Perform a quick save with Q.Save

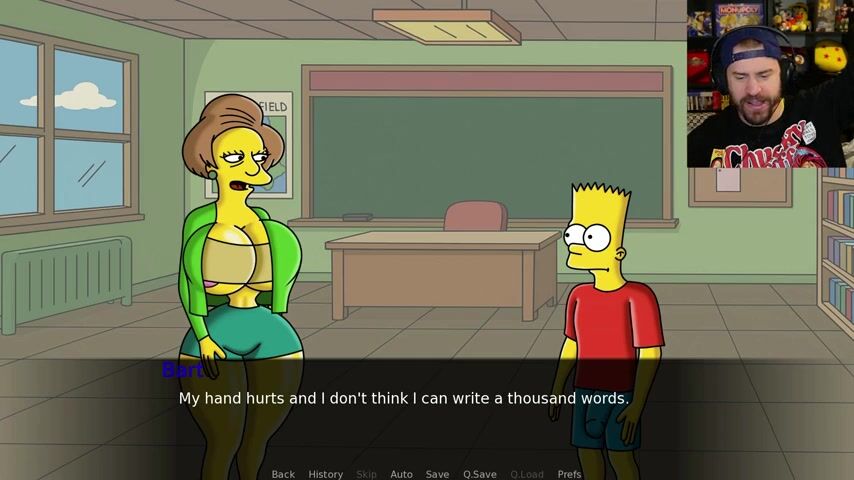479,474
